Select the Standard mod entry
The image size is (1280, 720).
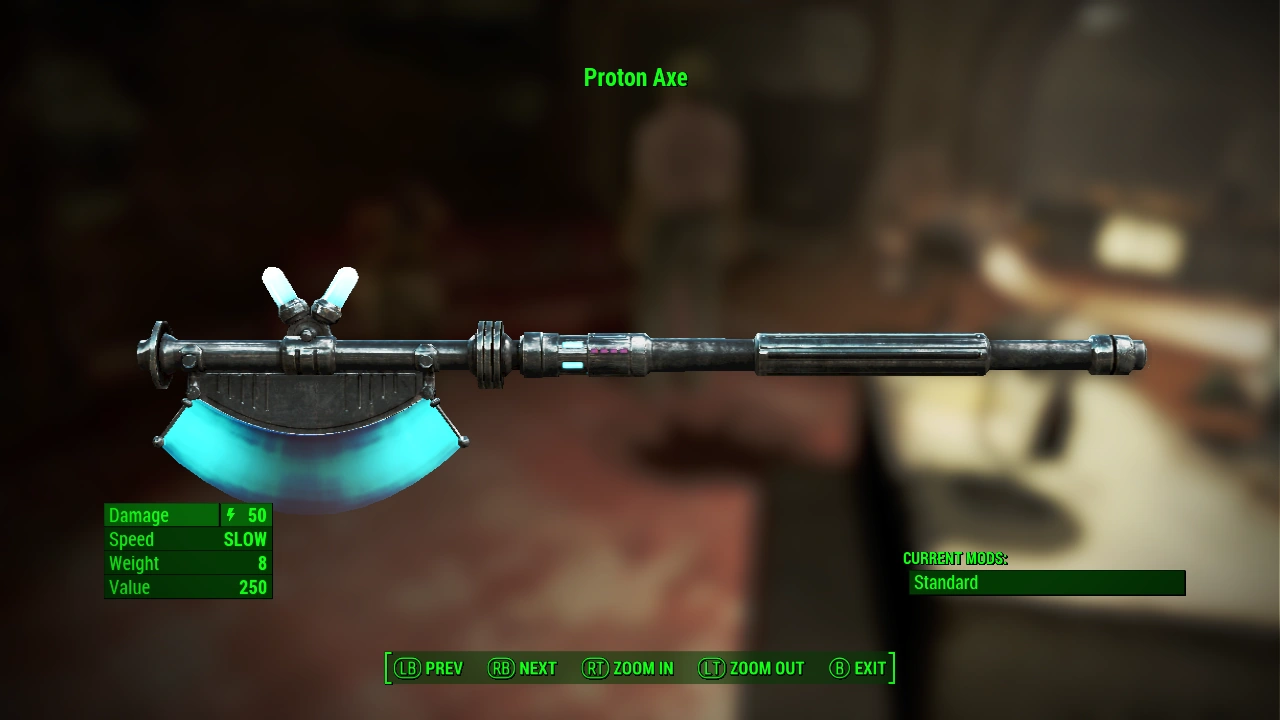tap(1046, 583)
